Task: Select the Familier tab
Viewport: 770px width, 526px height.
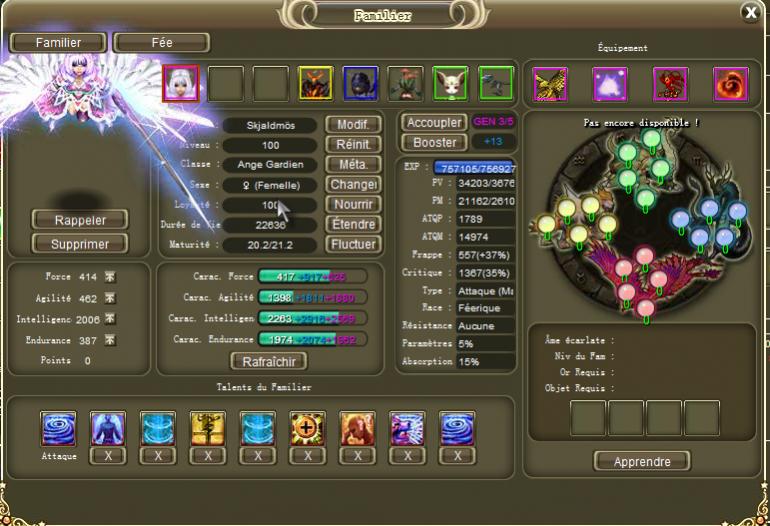Action: [59, 43]
